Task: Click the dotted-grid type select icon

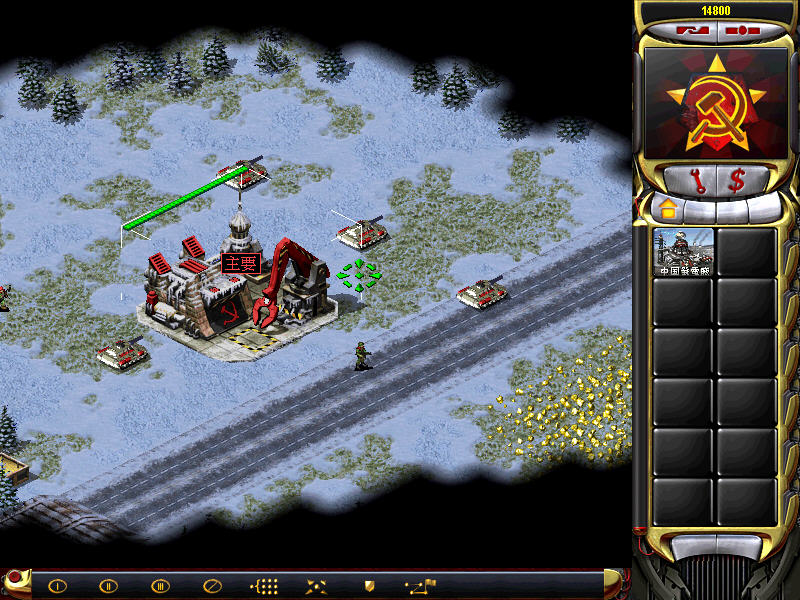Action: [x=264, y=586]
